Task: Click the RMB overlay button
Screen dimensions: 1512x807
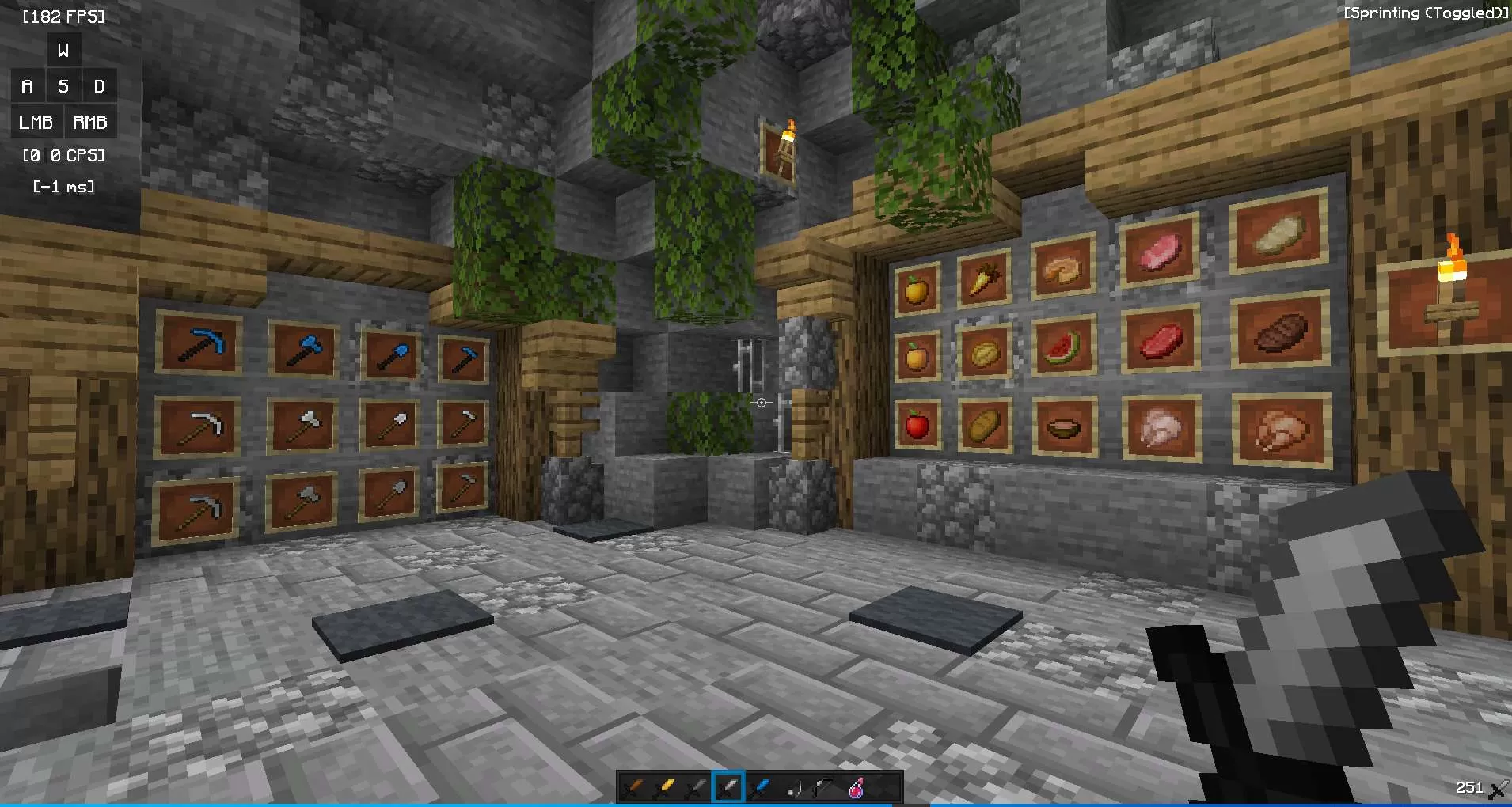Action: (90, 122)
